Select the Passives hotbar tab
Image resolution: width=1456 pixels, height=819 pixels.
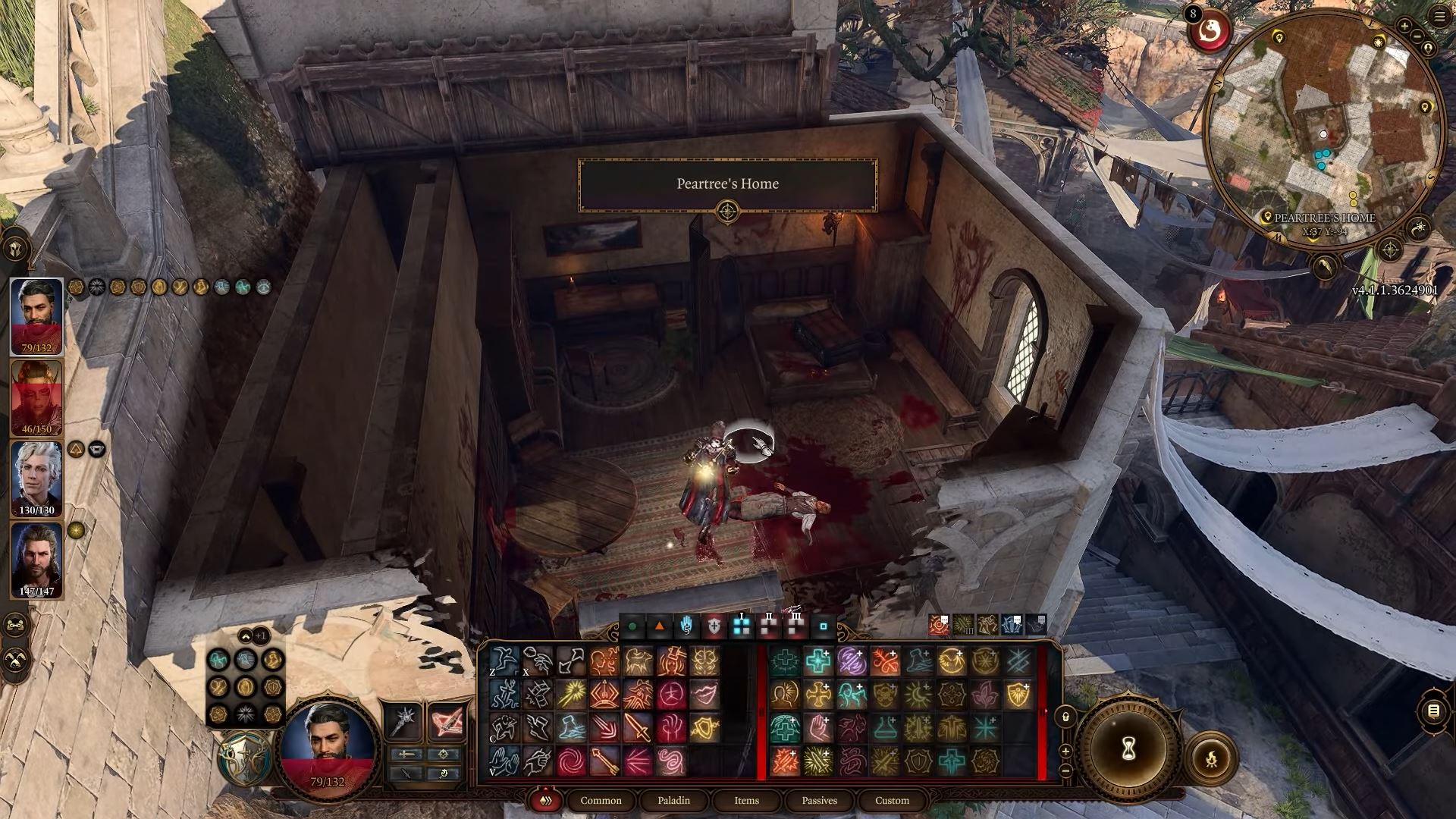819,800
